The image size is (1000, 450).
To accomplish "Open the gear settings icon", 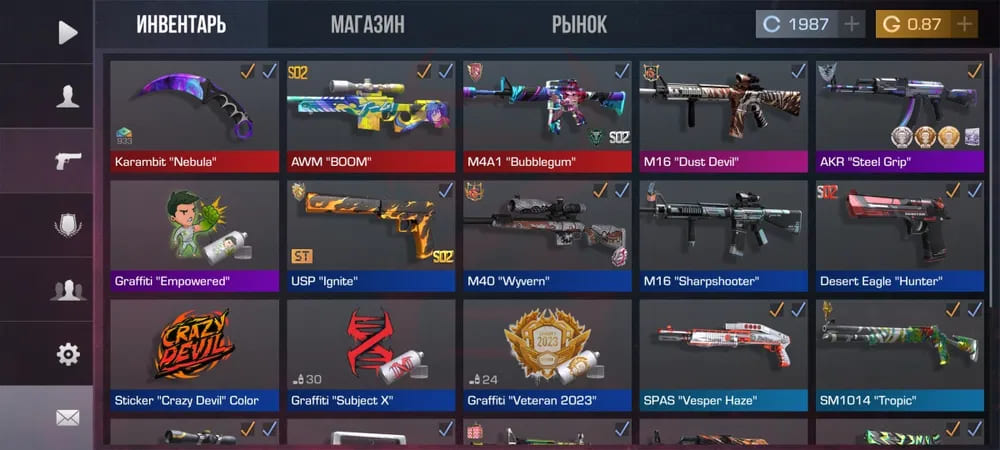I will click(x=67, y=354).
